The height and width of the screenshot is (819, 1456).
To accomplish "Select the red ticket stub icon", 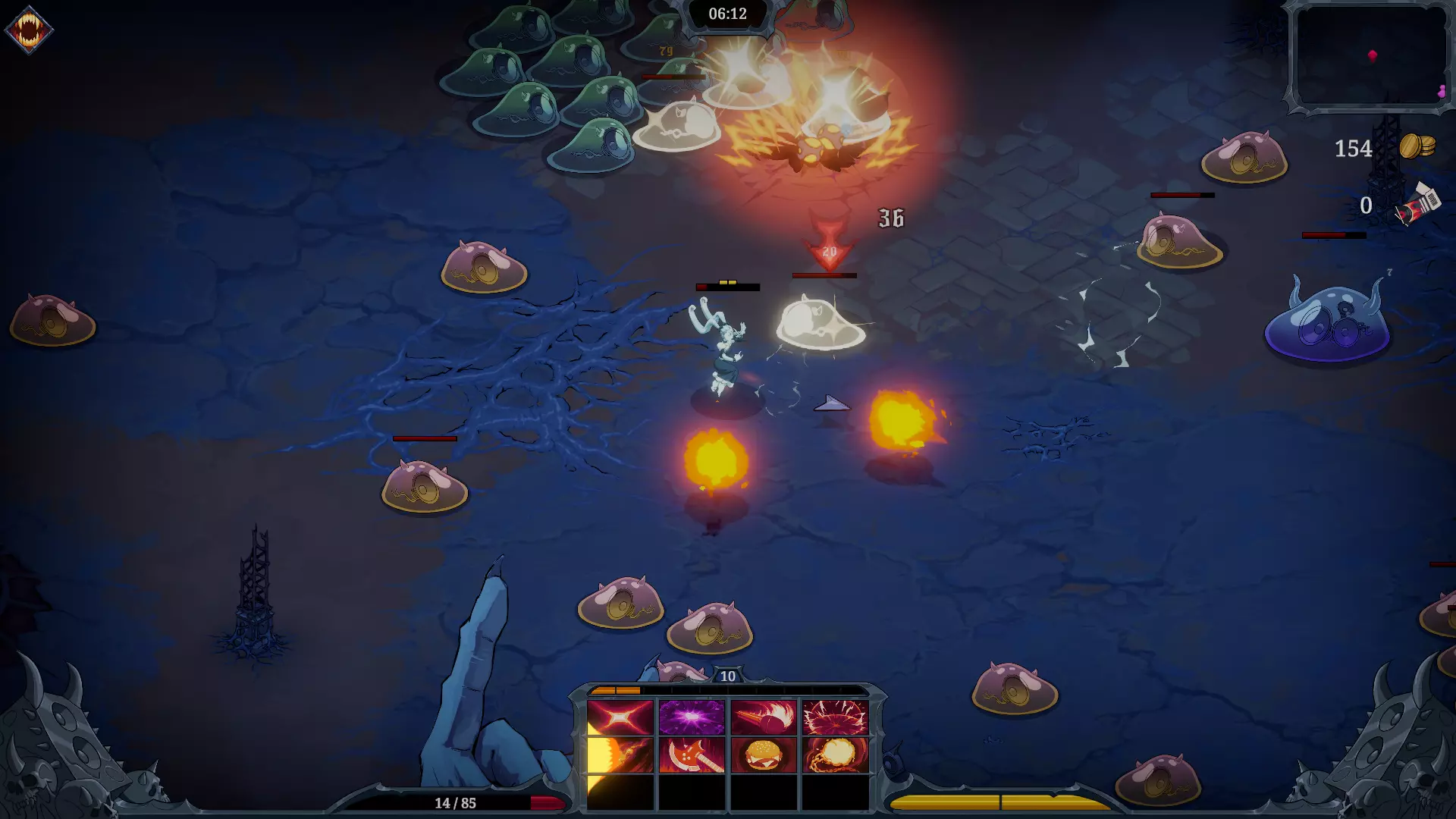I will tap(1417, 205).
